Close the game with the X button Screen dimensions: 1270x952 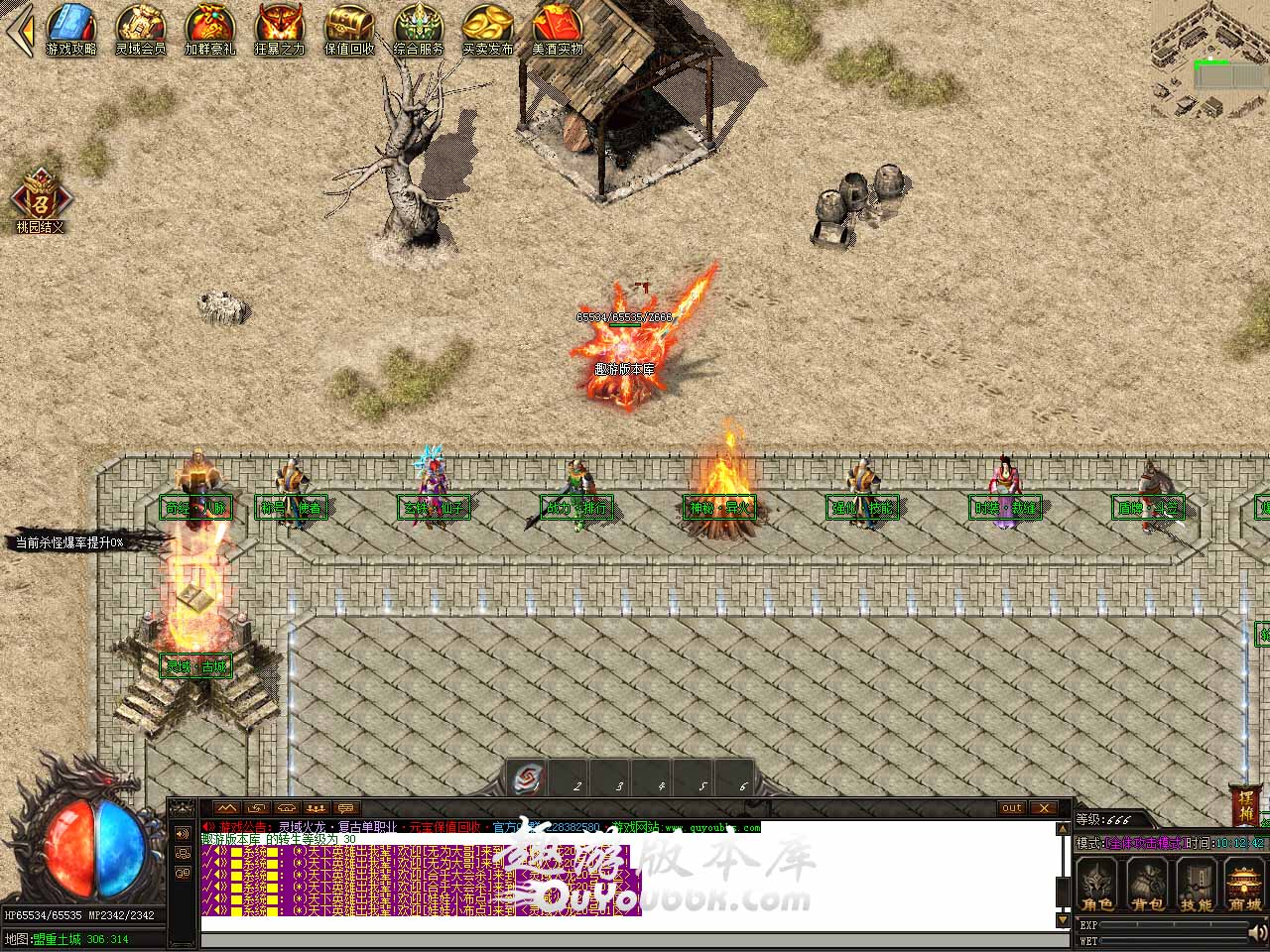[1044, 808]
